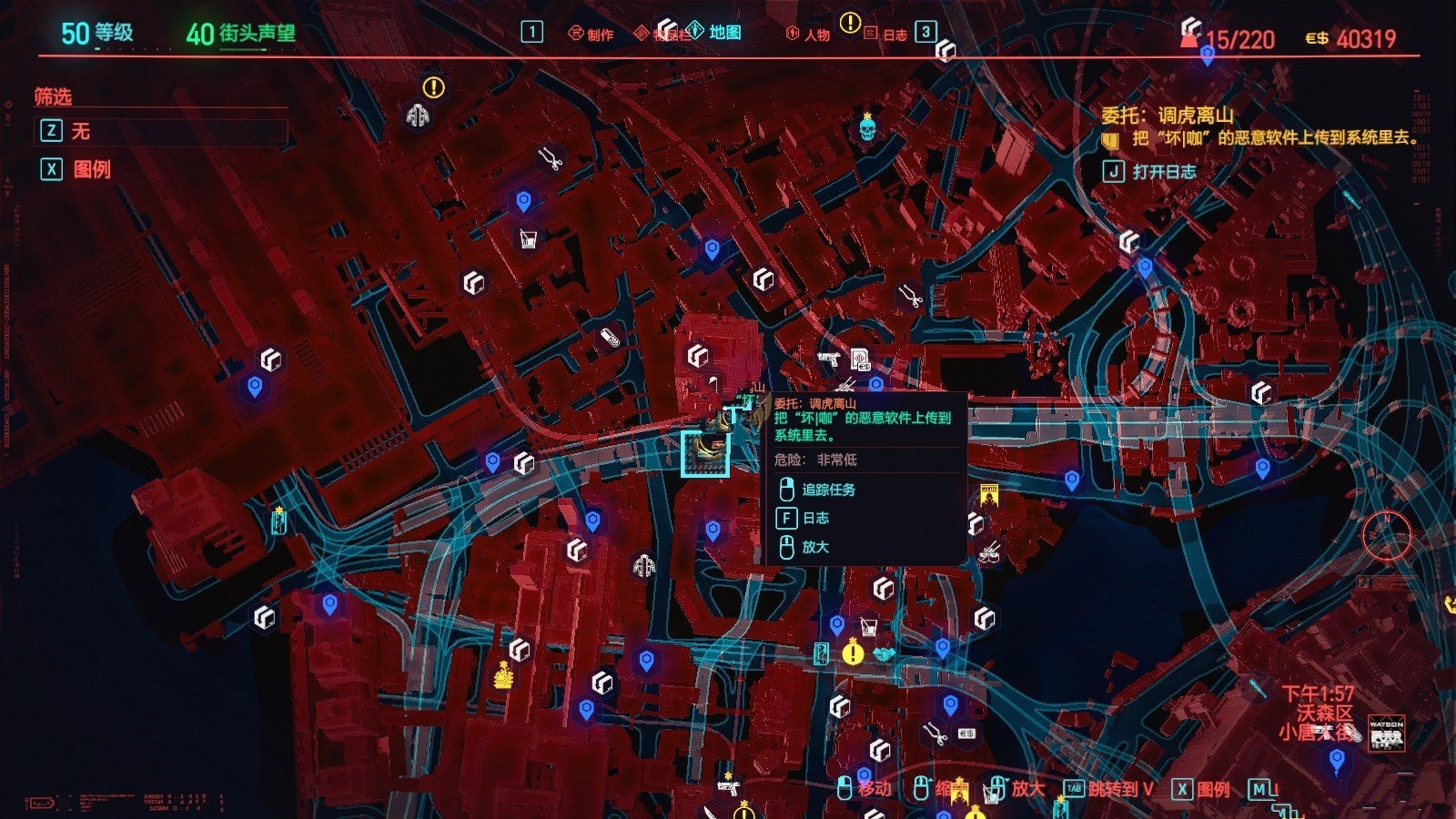Click the pill-shaped medical shop marker
This screenshot has height=819, width=1456.
click(610, 339)
